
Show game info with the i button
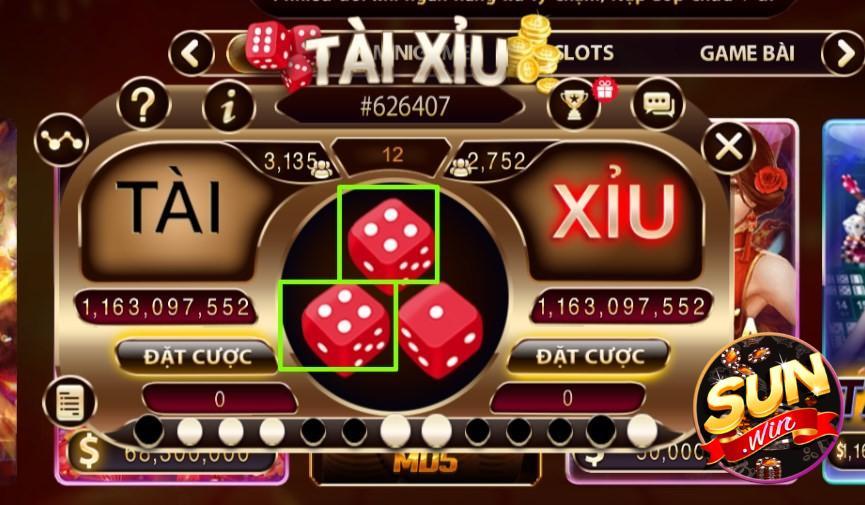229,107
